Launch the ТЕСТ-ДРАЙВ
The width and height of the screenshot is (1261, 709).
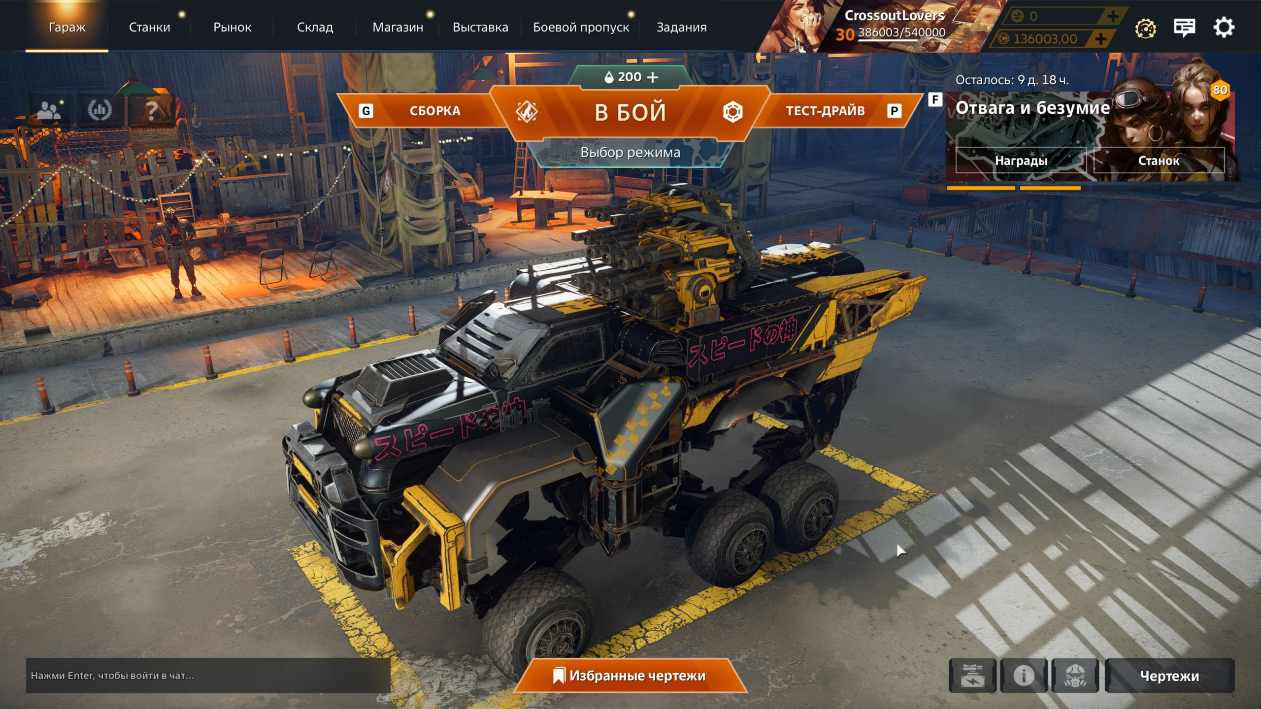[x=825, y=111]
